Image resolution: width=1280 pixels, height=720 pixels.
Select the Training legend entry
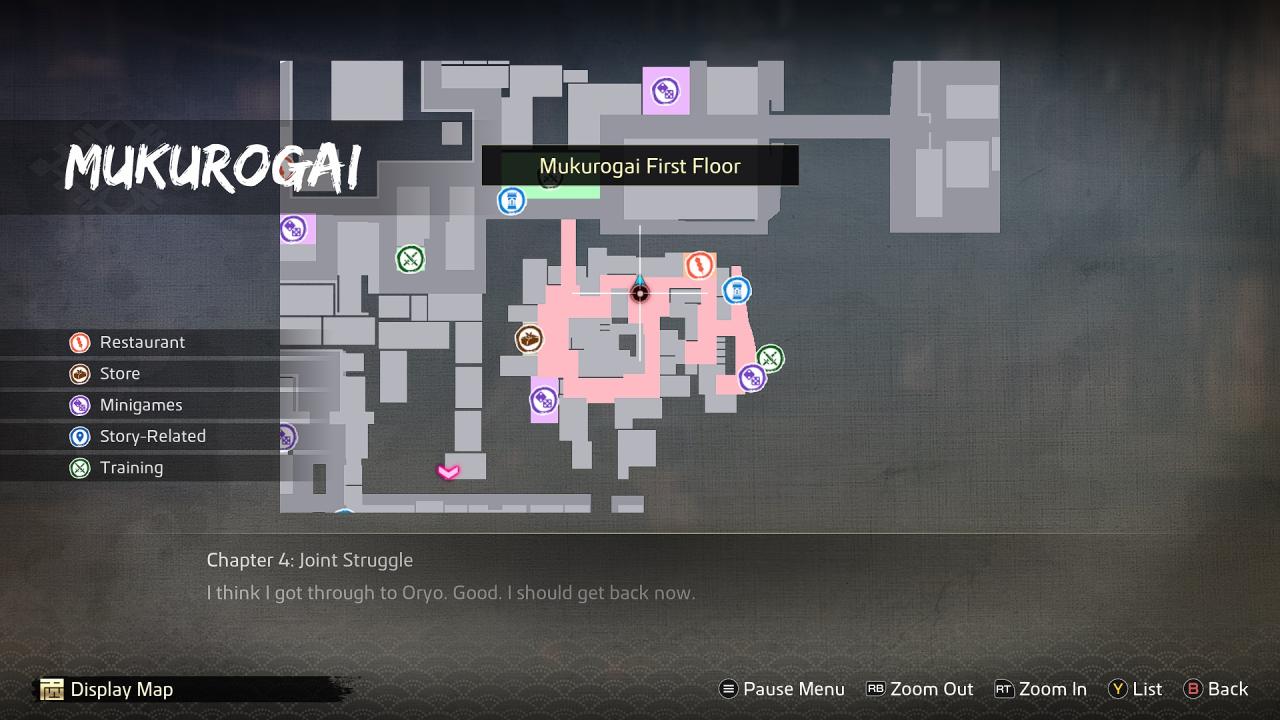(x=131, y=467)
